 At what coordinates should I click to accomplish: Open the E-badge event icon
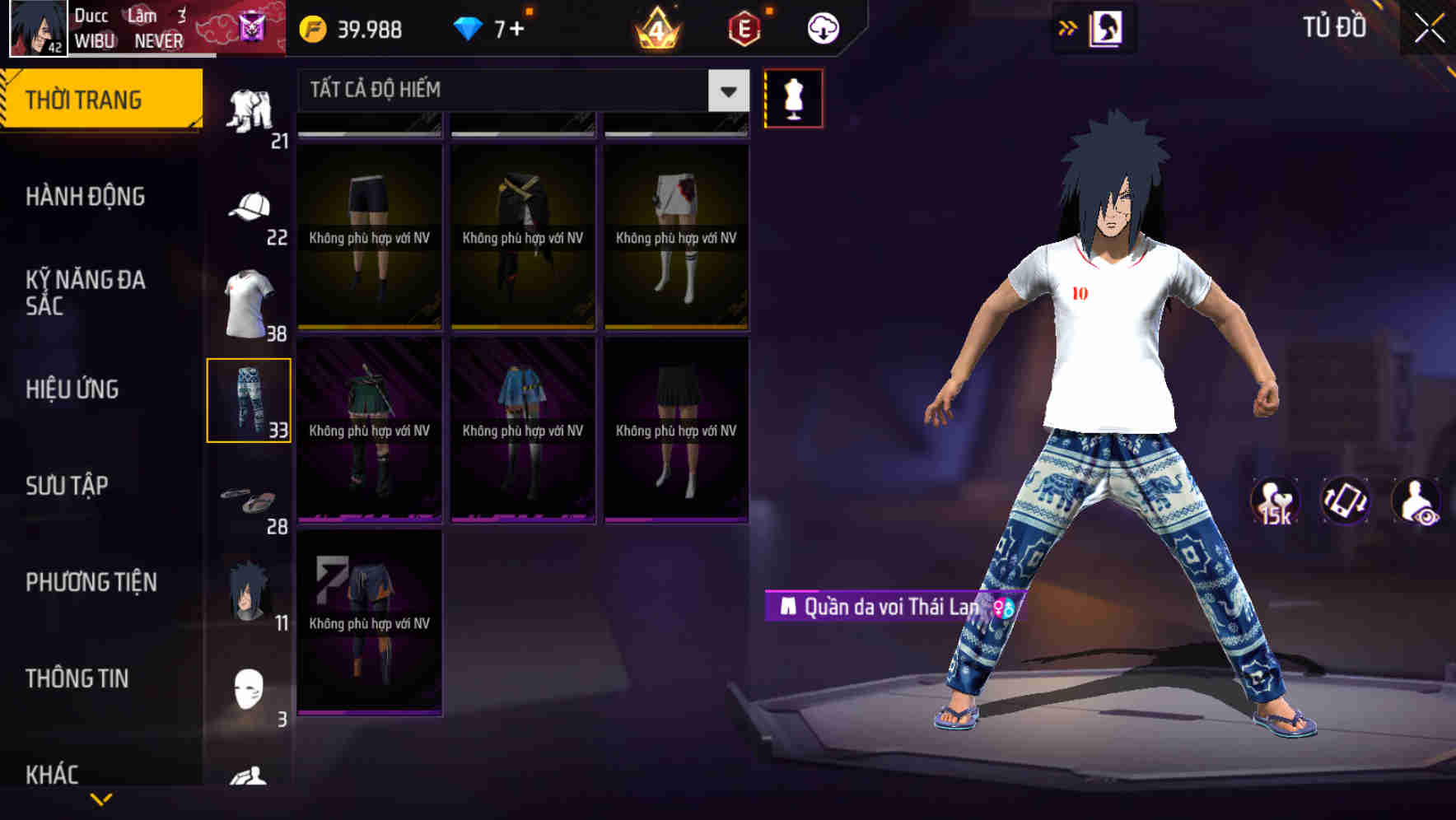(744, 27)
